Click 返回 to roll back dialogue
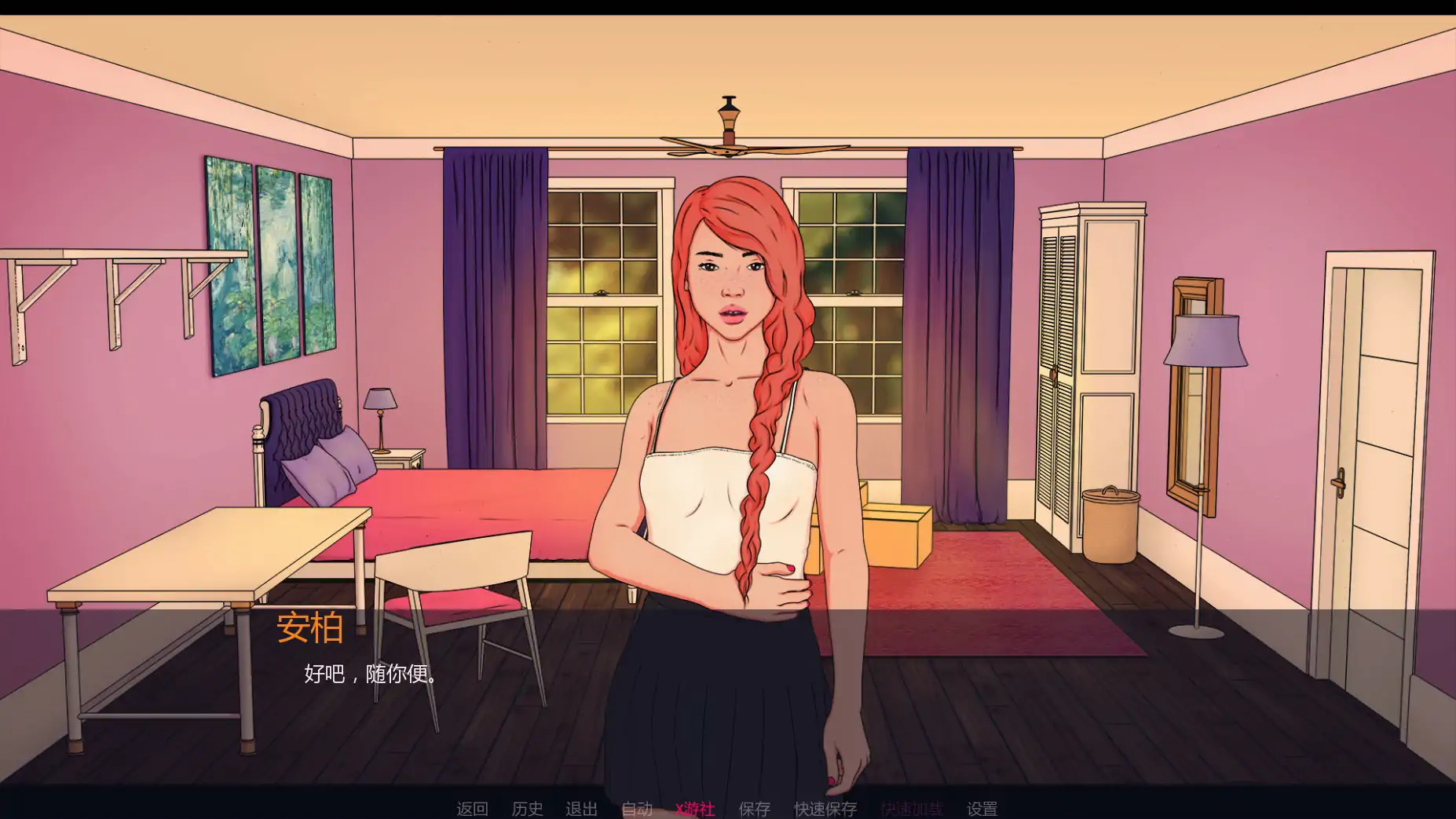 pyautogui.click(x=472, y=808)
